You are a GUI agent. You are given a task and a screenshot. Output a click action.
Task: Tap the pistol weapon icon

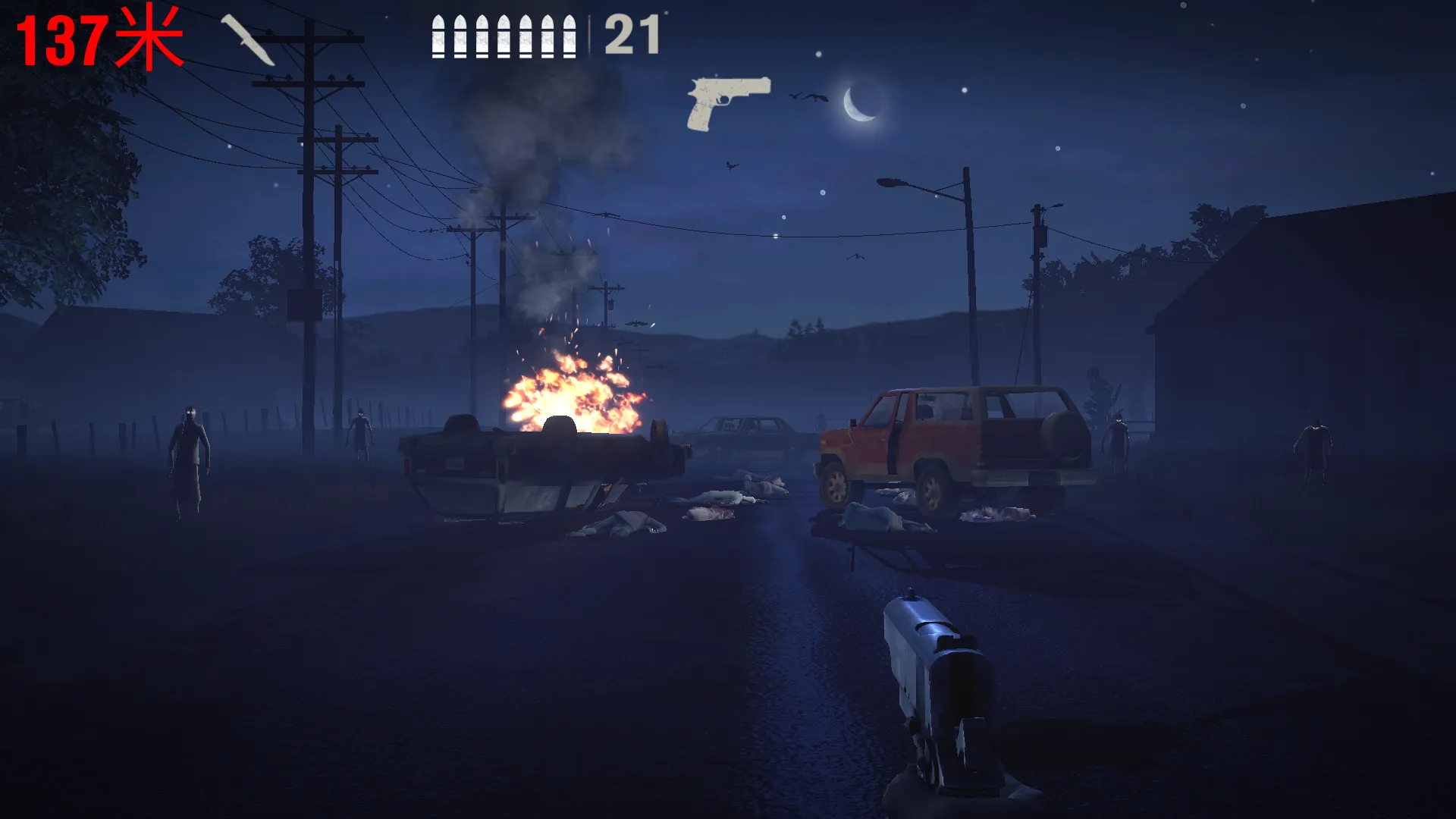coord(727,102)
